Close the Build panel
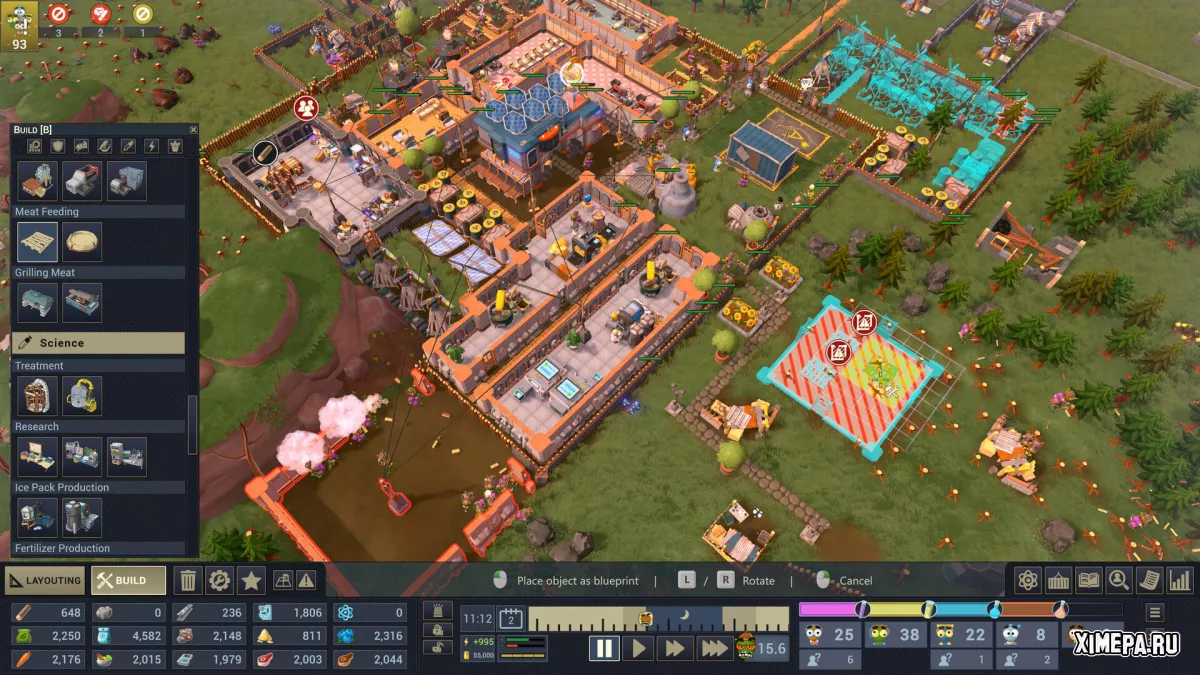 (x=193, y=130)
